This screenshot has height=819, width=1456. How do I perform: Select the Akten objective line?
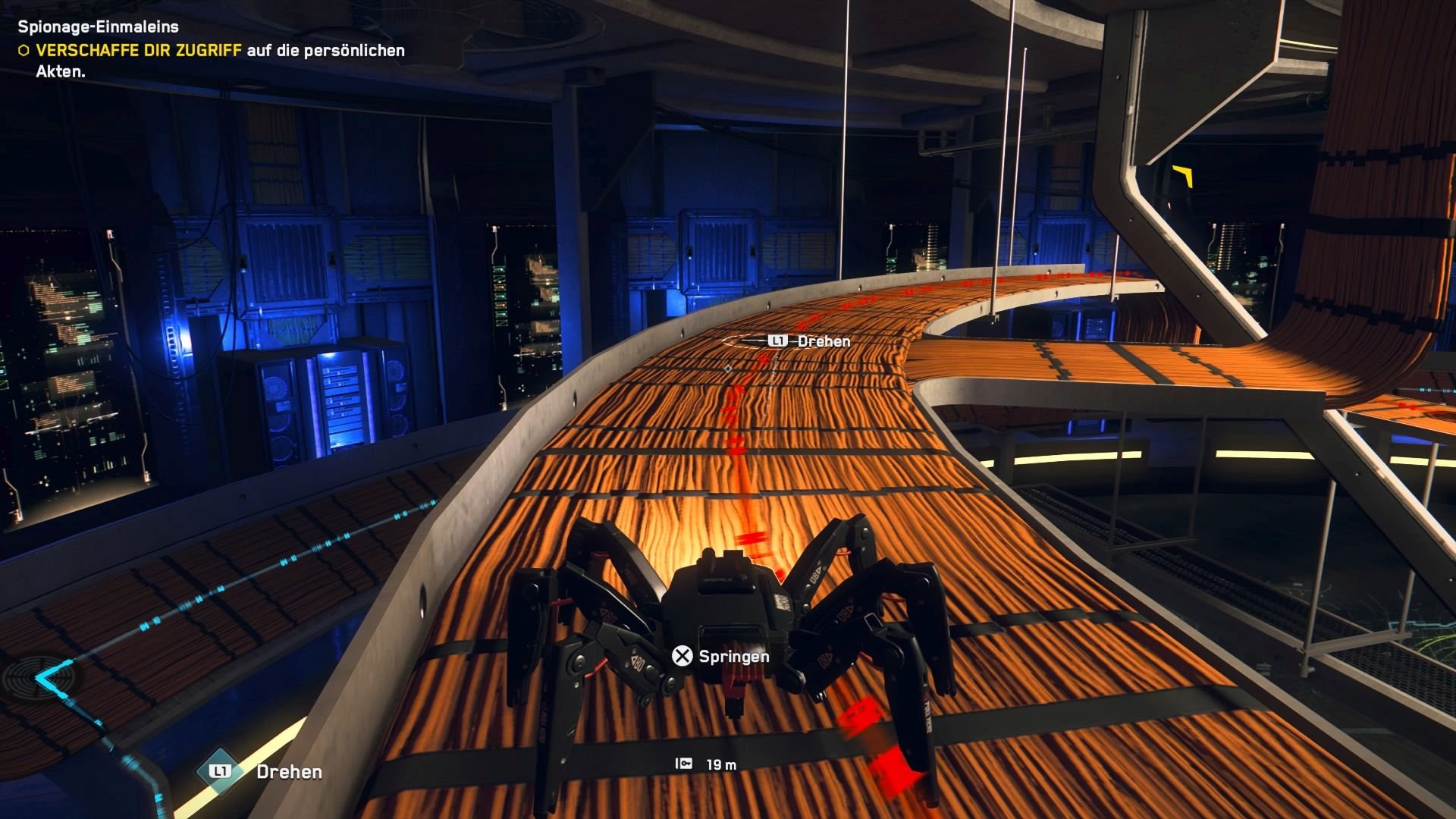point(59,74)
